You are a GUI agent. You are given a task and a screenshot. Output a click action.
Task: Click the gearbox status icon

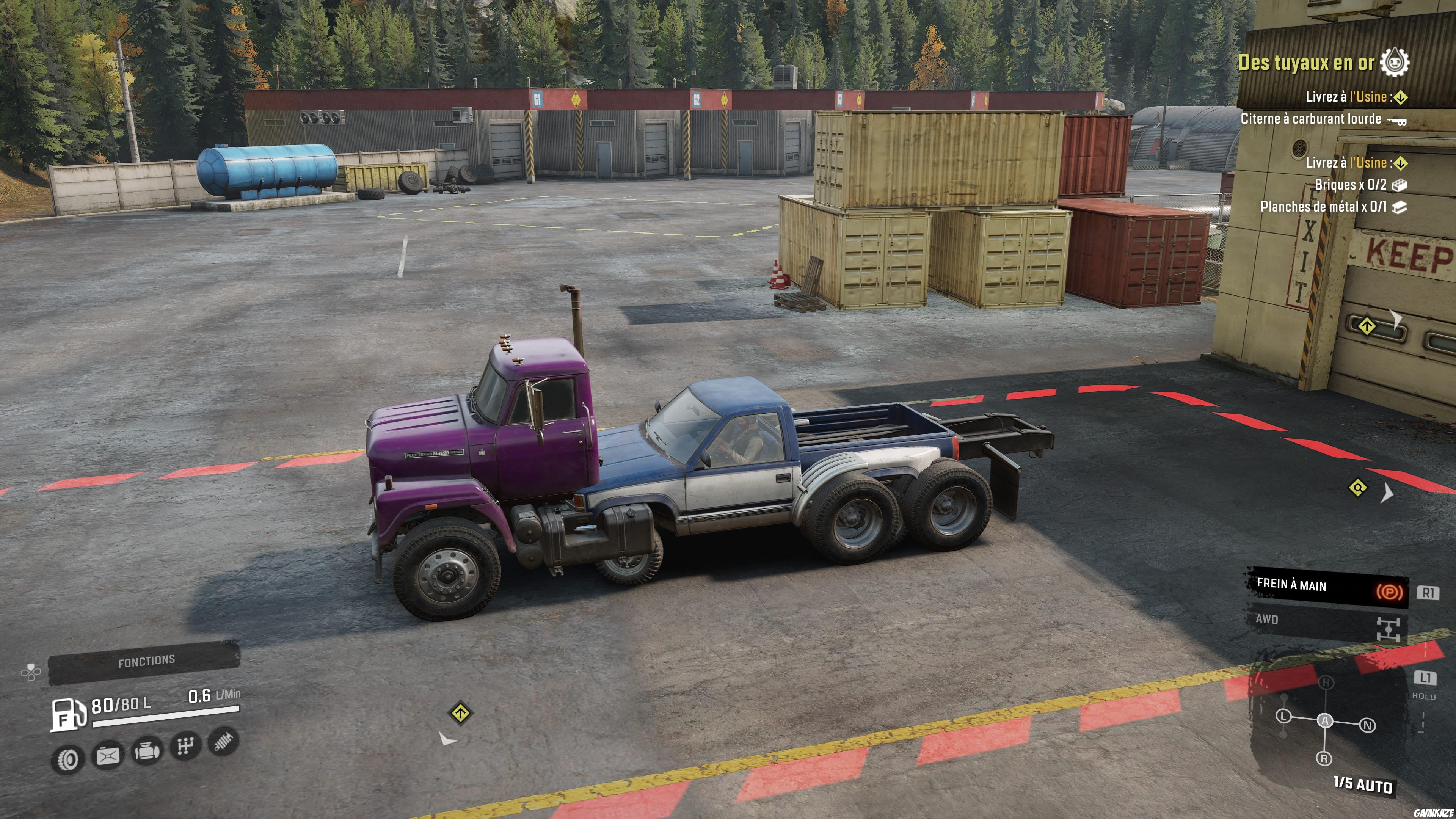(186, 746)
